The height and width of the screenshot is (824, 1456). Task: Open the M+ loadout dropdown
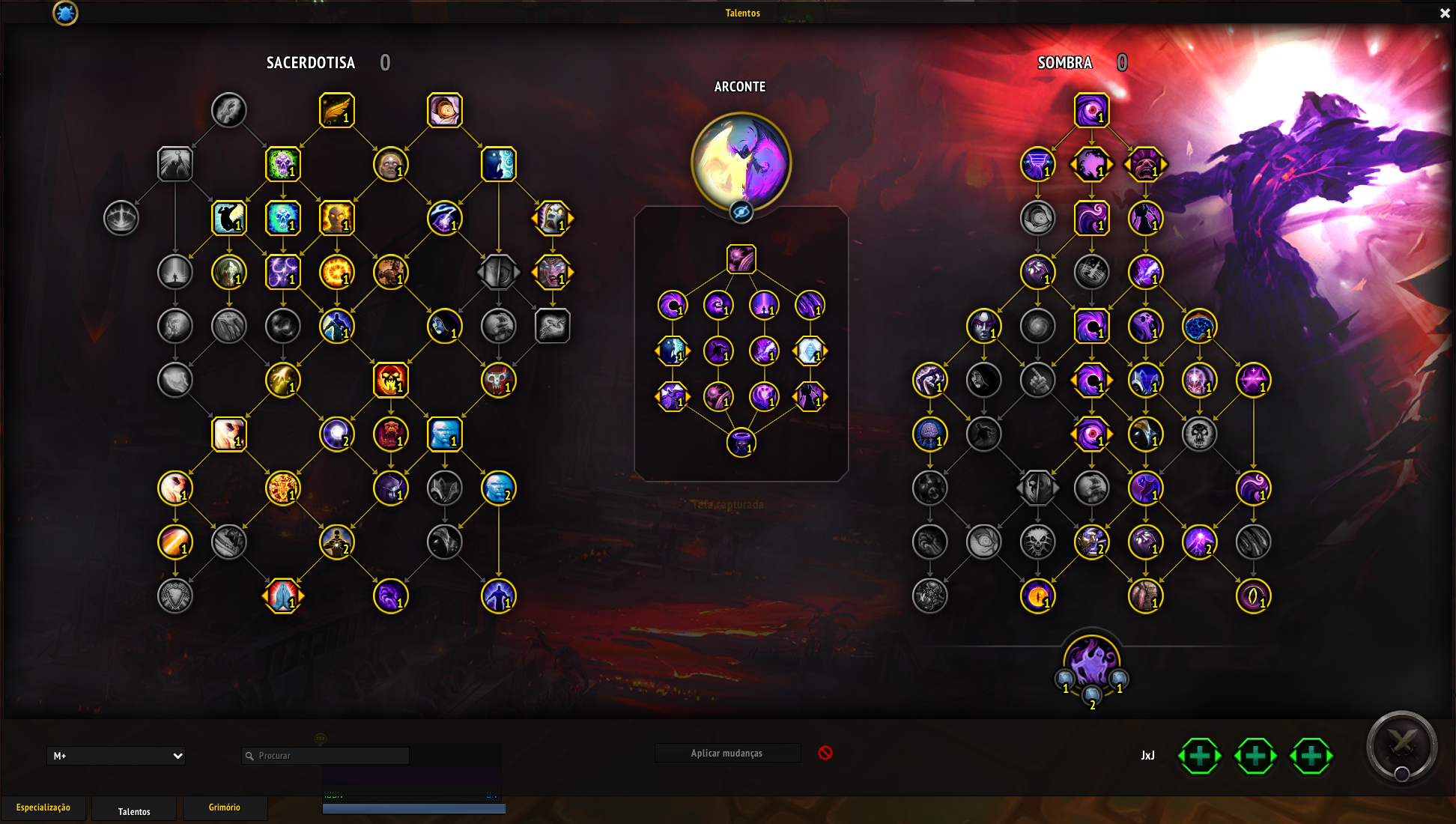116,756
